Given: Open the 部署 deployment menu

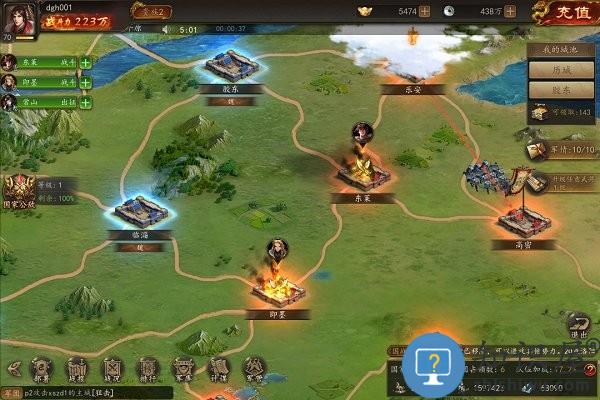Looking at the screenshot, I should 41,368.
